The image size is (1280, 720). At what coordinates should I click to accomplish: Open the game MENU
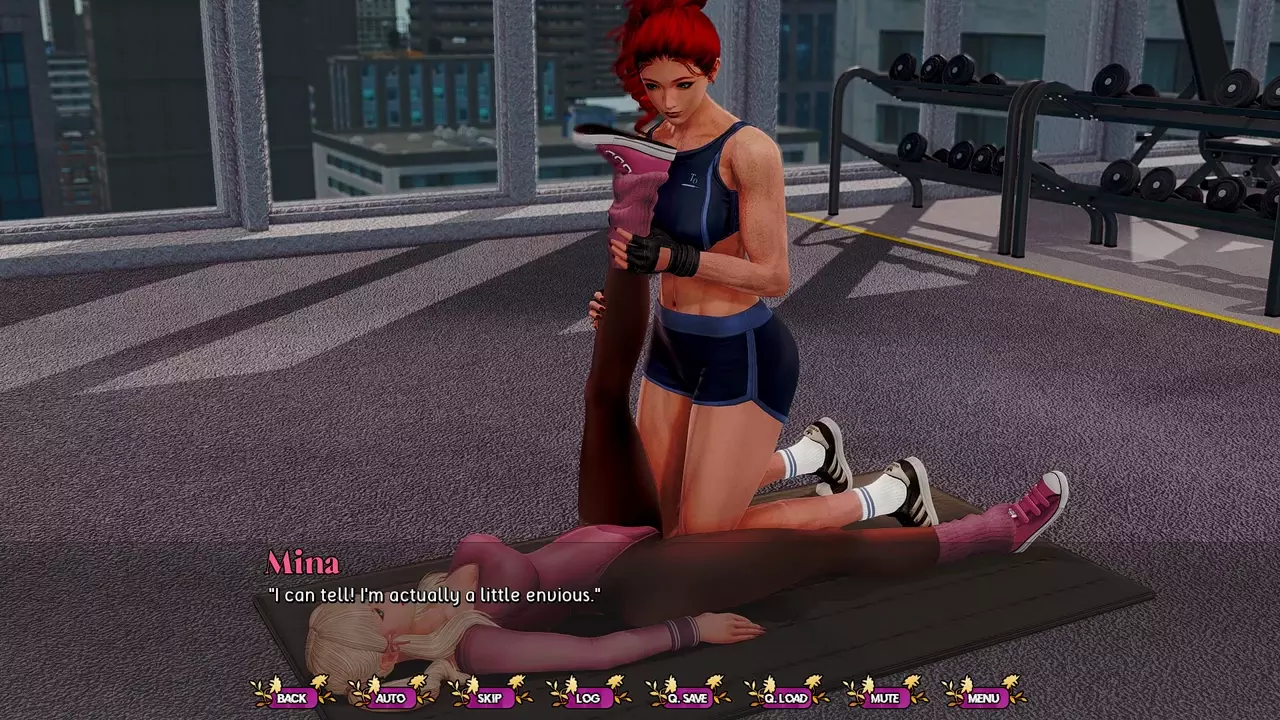[x=983, y=698]
